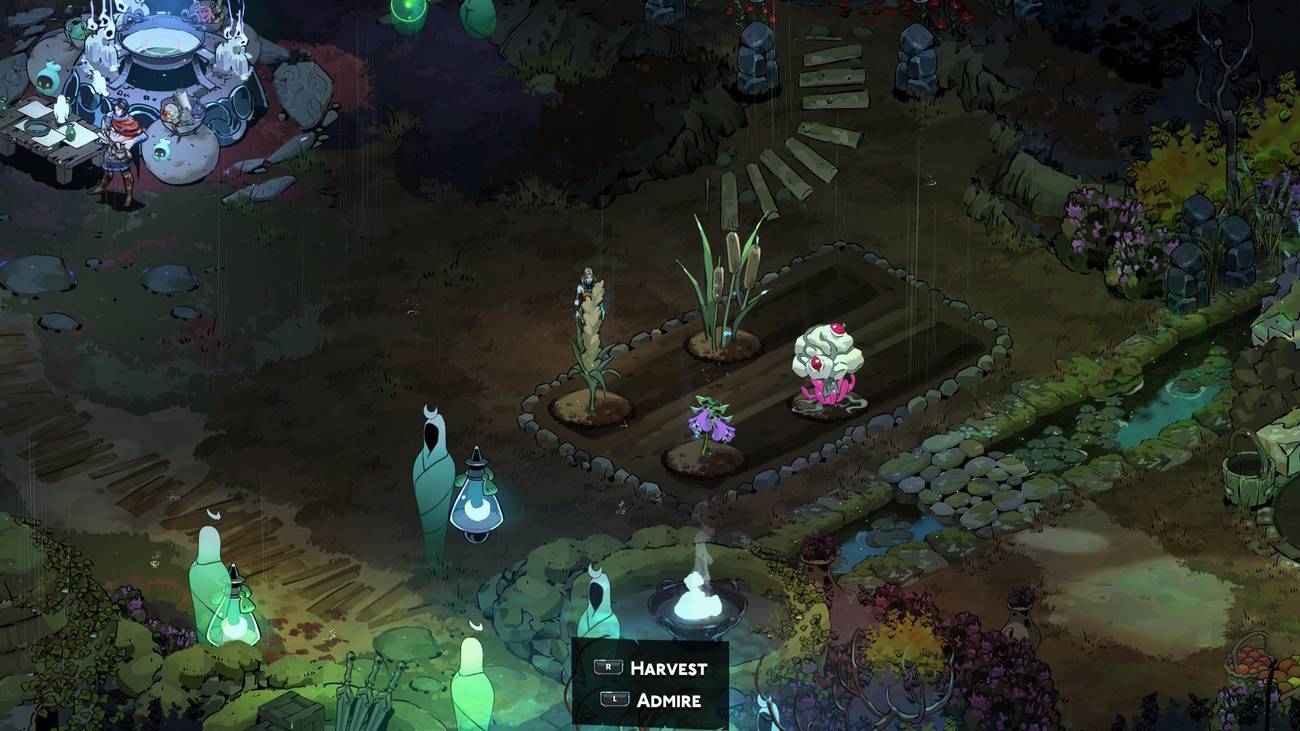
Task: Click the tall wheat-like stalk plant
Action: 590,330
